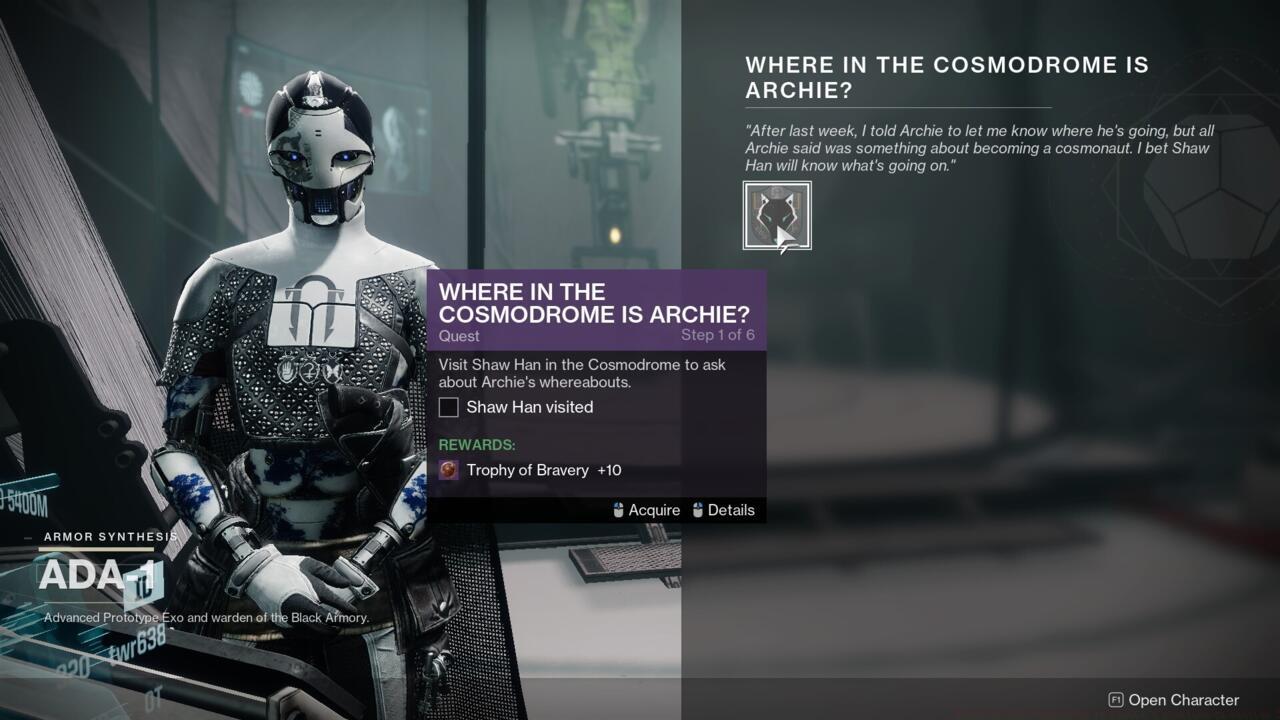Select the Where in the Cosmodrome is Archie quest icon
Image resolution: width=1280 pixels, height=720 pixels.
coord(778,214)
